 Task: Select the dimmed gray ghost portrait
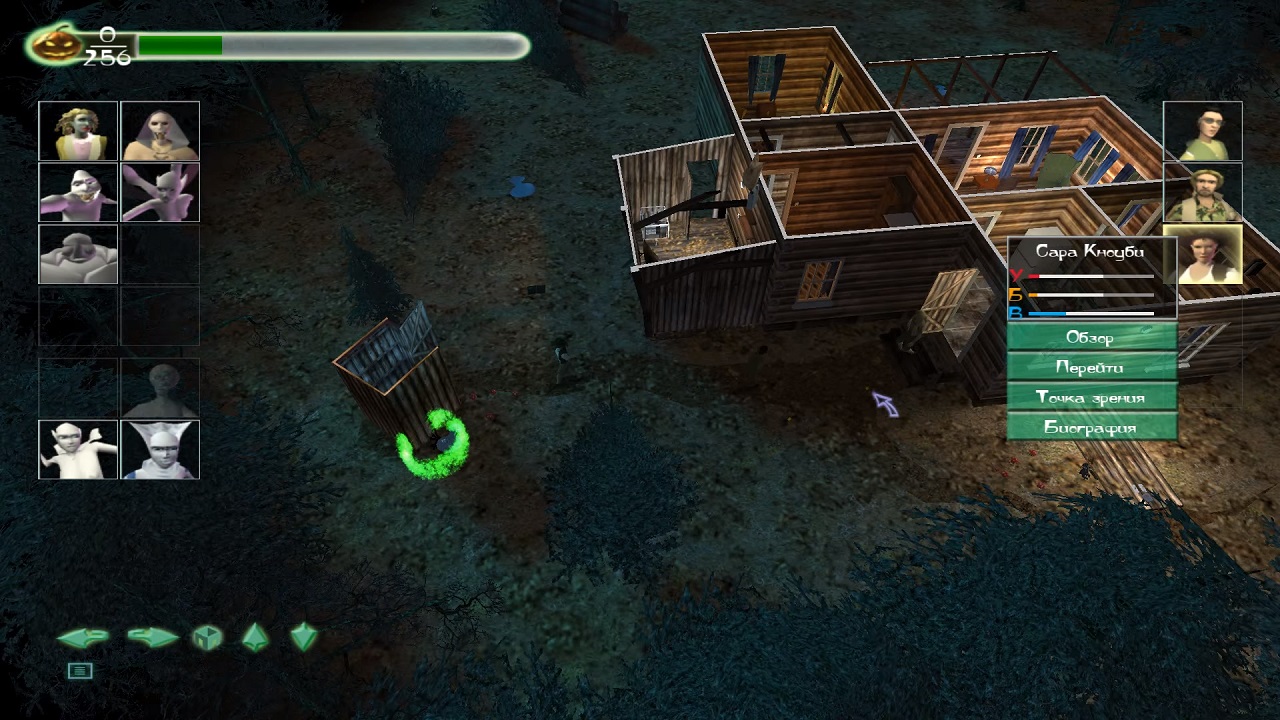(160, 388)
